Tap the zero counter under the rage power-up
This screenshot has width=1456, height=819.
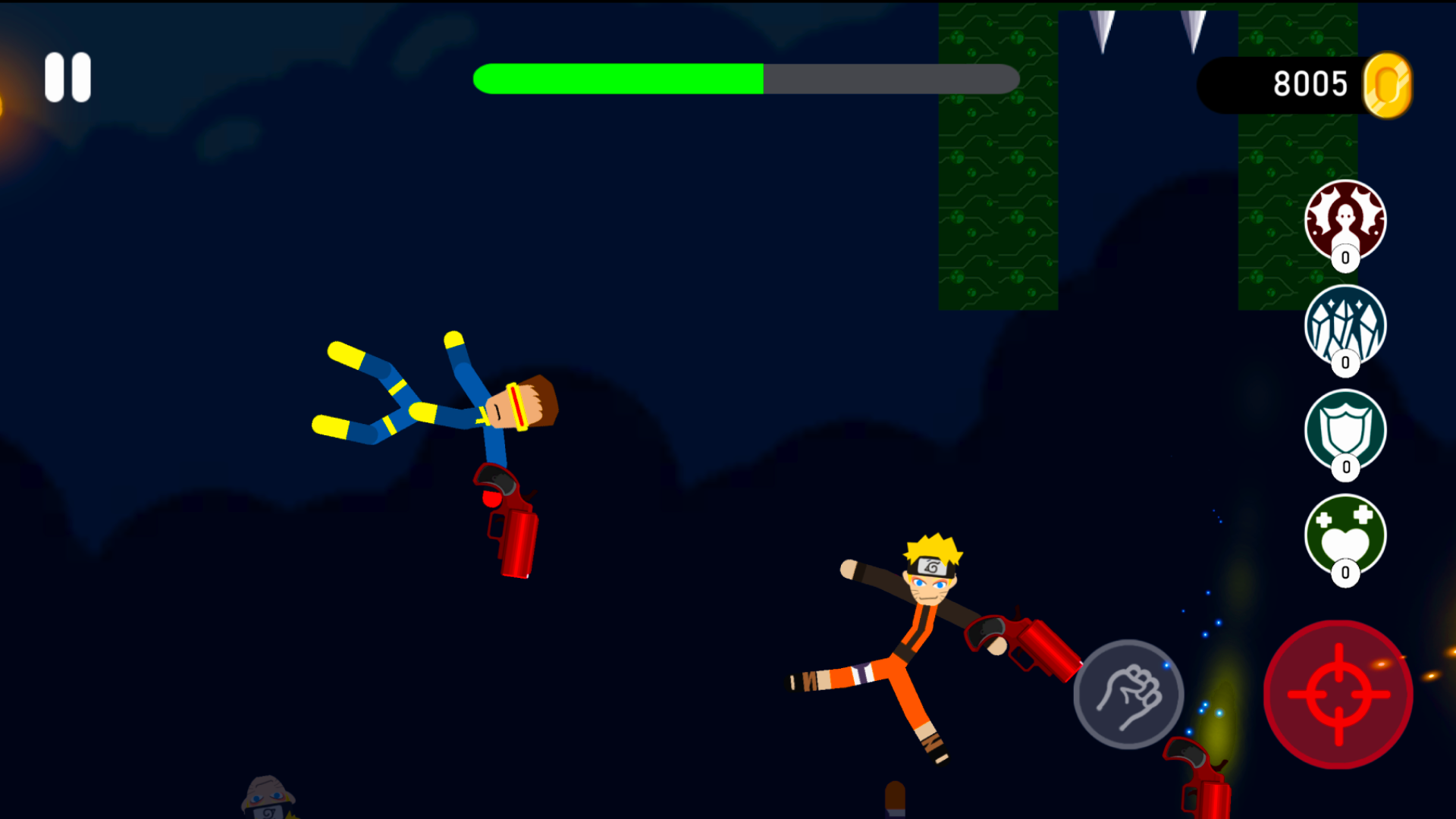click(x=1345, y=258)
